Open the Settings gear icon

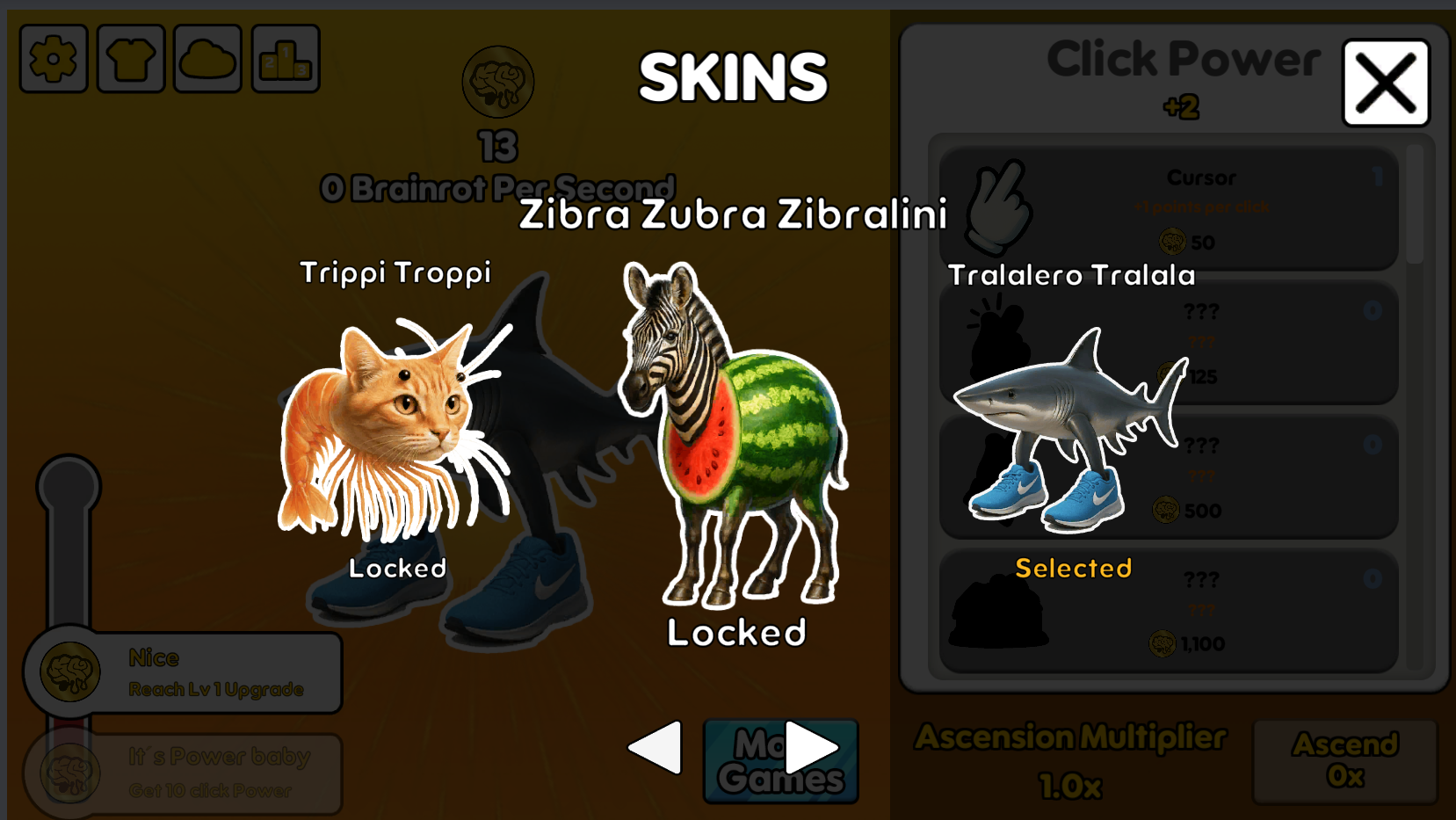click(x=53, y=58)
